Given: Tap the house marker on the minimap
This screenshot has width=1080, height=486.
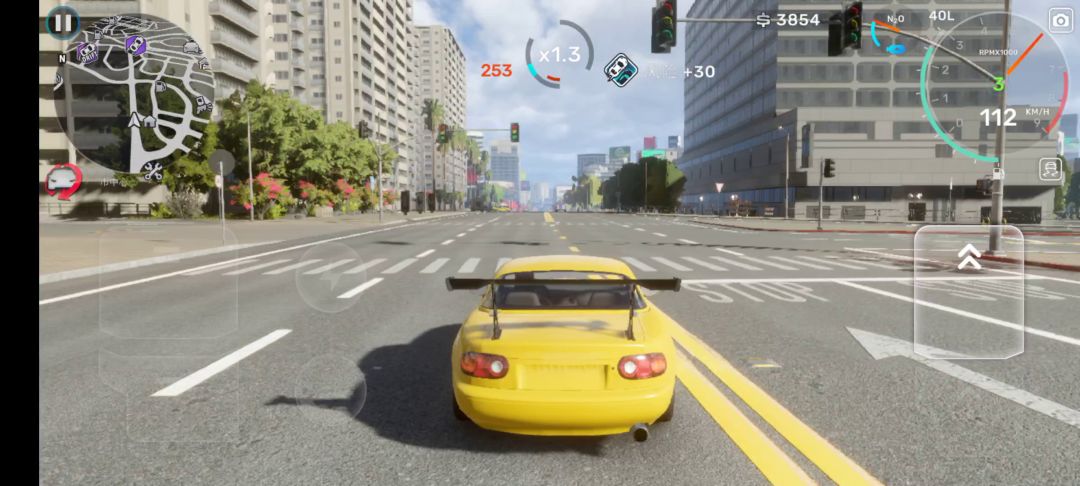Looking at the screenshot, I should pyautogui.click(x=150, y=121).
